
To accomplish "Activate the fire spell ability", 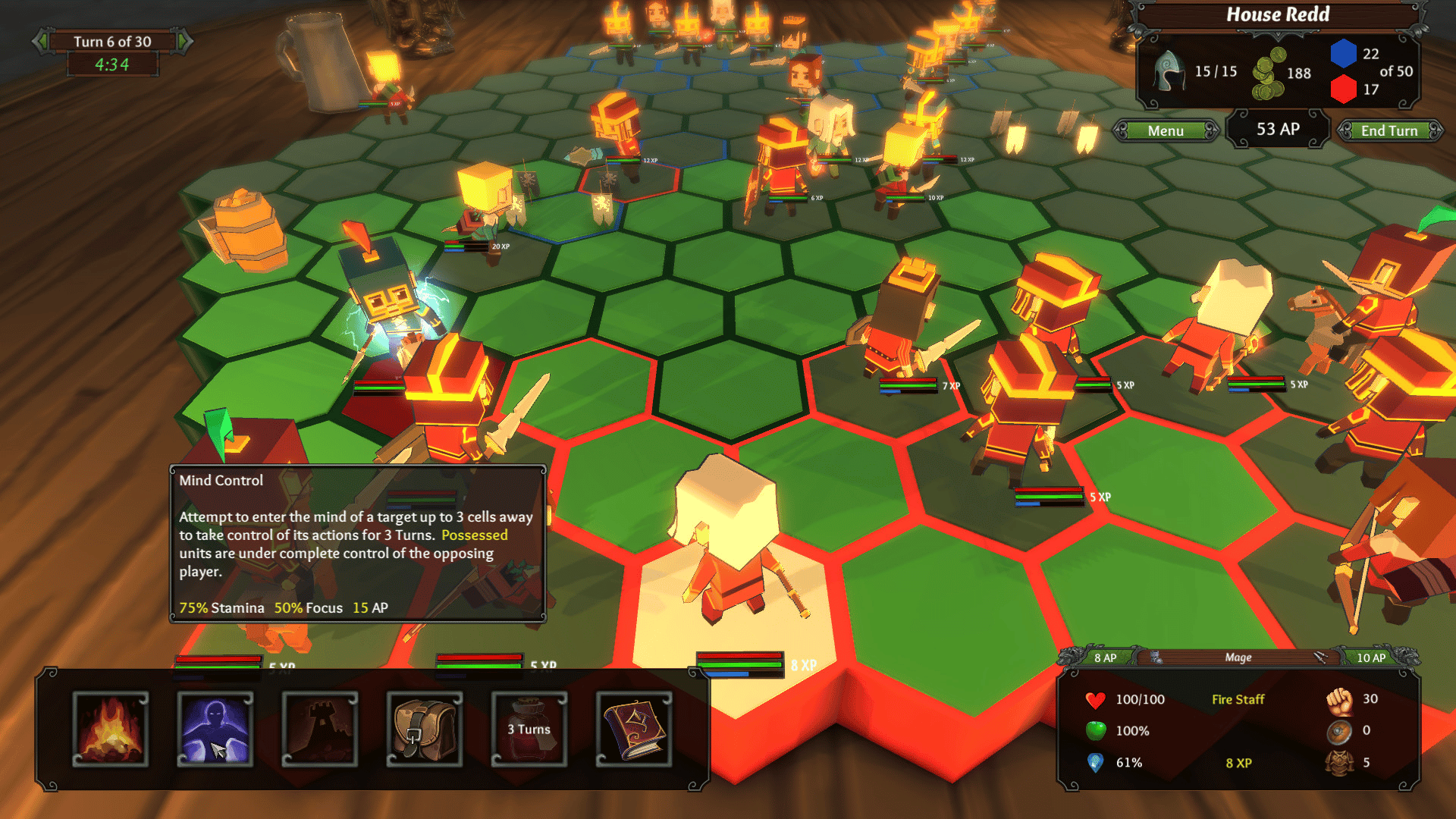I will [x=111, y=730].
